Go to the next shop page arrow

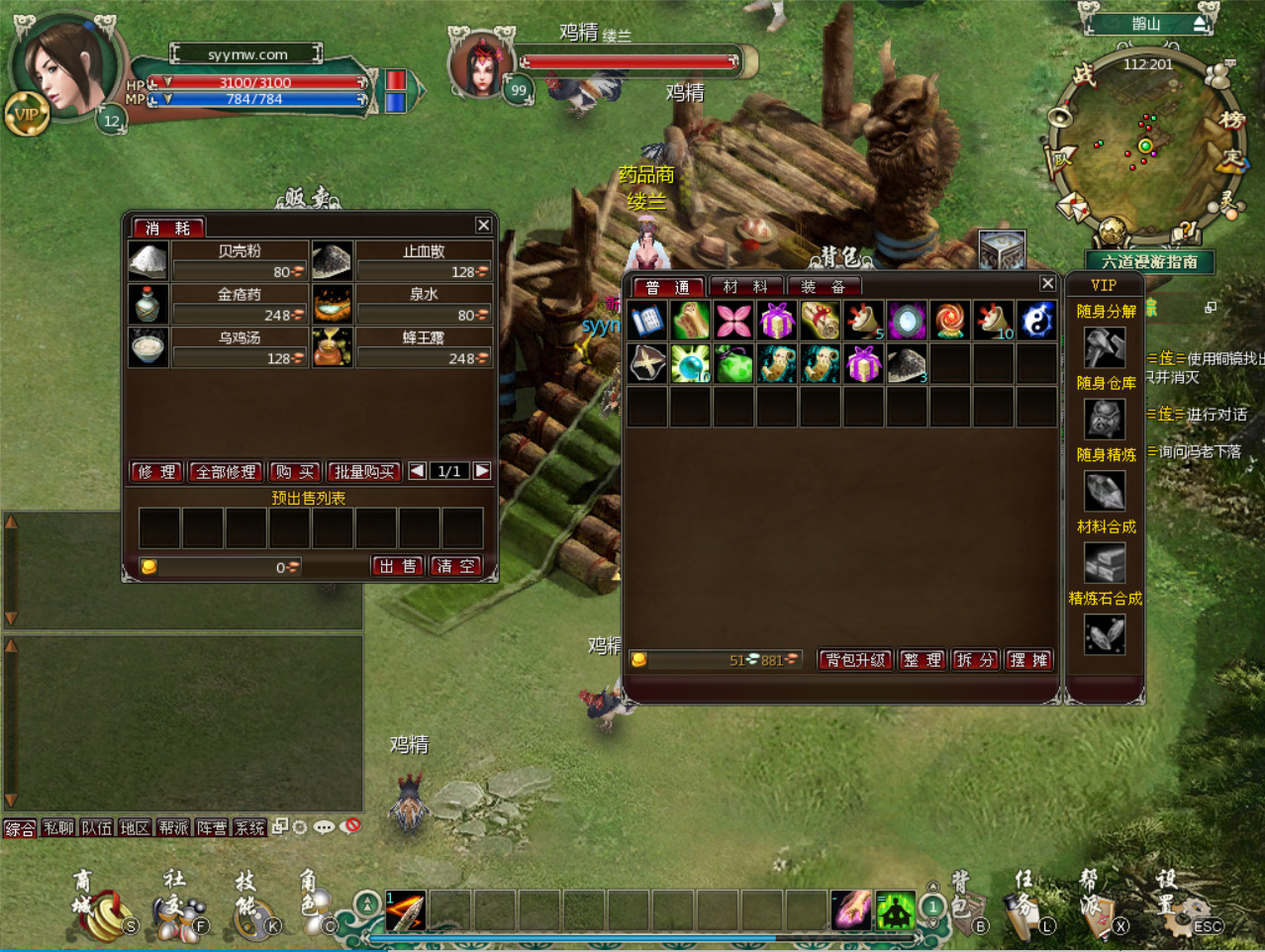(482, 471)
